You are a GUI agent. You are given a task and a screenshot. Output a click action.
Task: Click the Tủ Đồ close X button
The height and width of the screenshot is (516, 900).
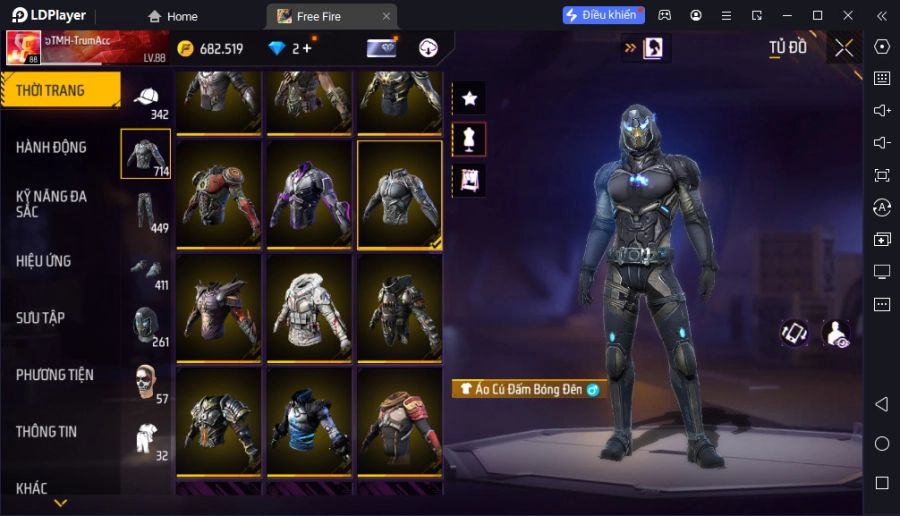click(844, 48)
